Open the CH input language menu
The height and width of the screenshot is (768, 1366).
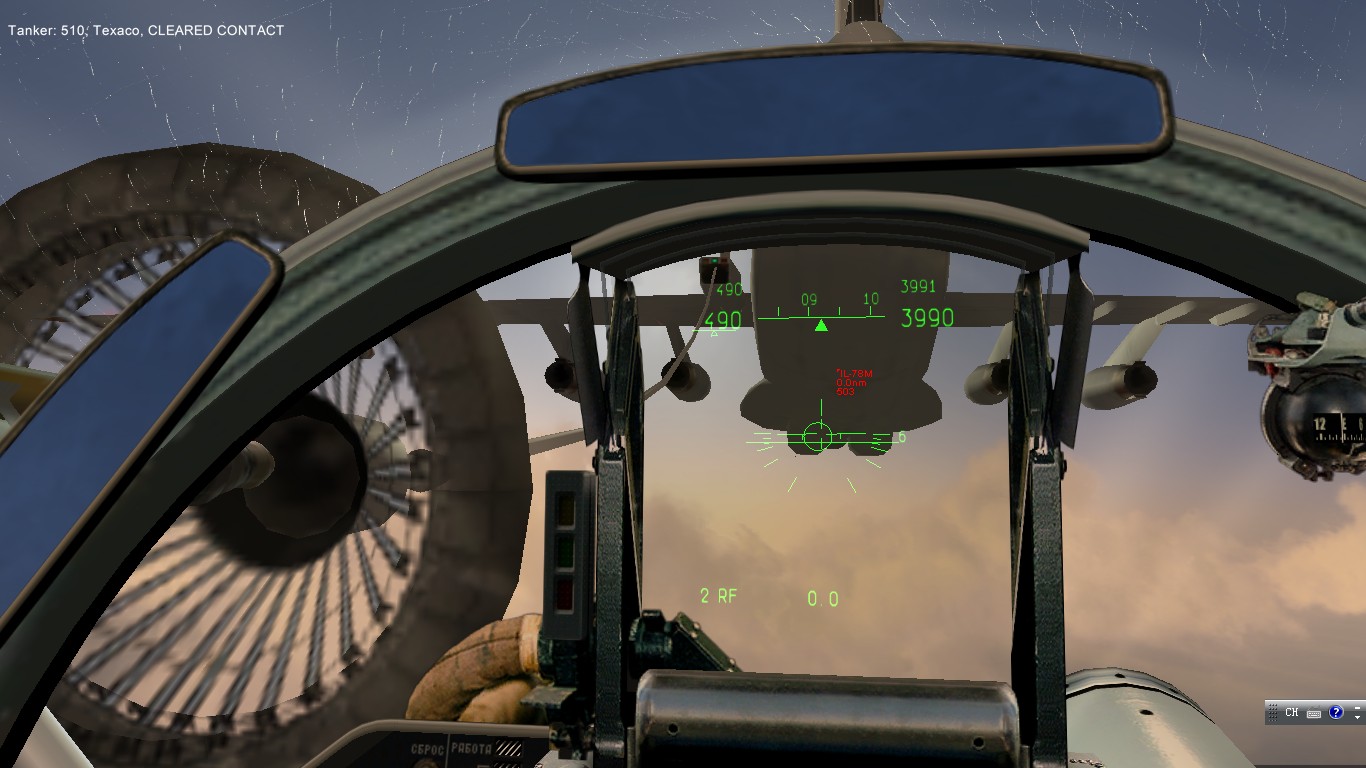[x=1292, y=712]
